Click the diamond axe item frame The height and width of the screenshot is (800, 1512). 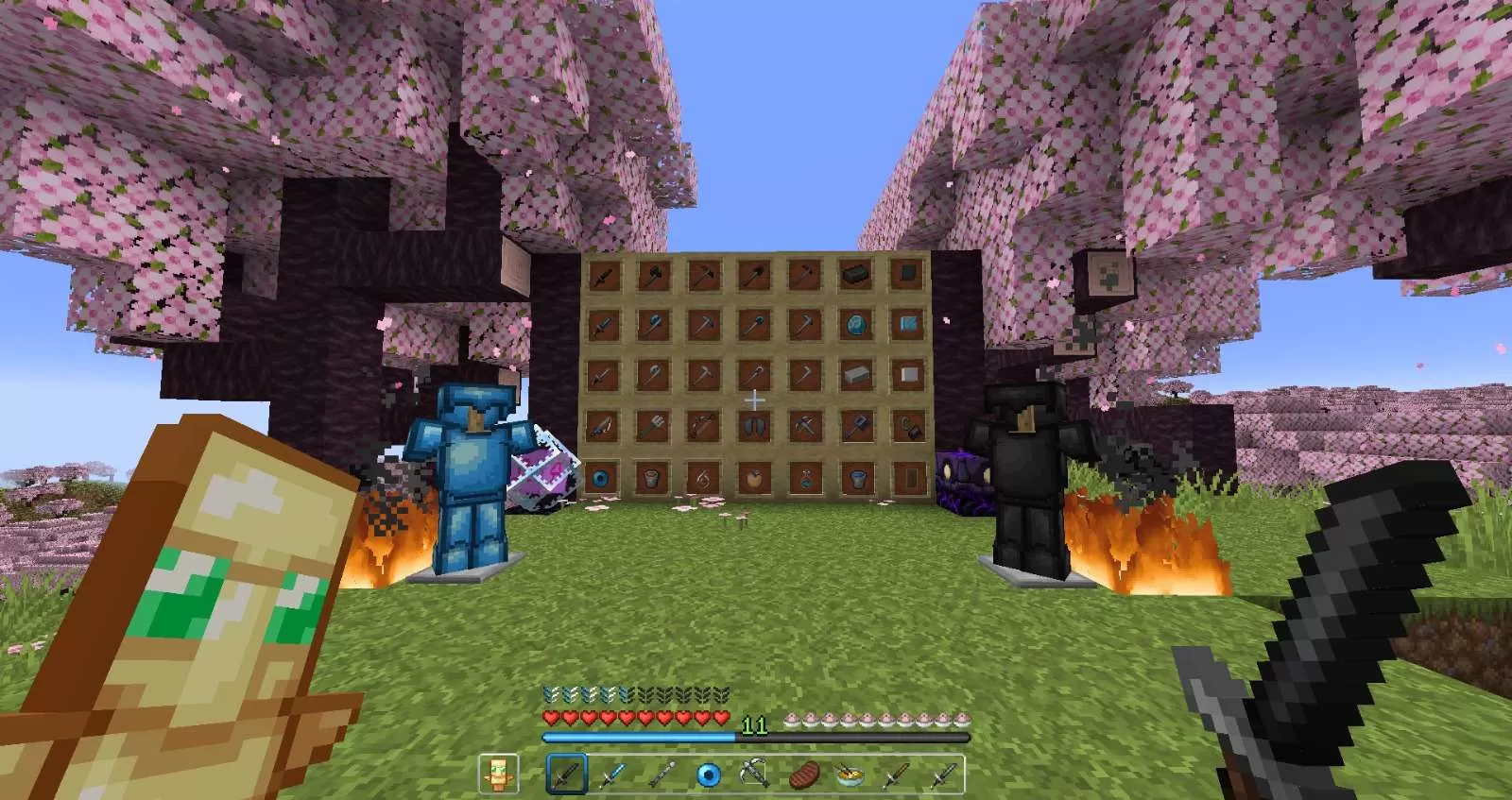pyautogui.click(x=653, y=324)
